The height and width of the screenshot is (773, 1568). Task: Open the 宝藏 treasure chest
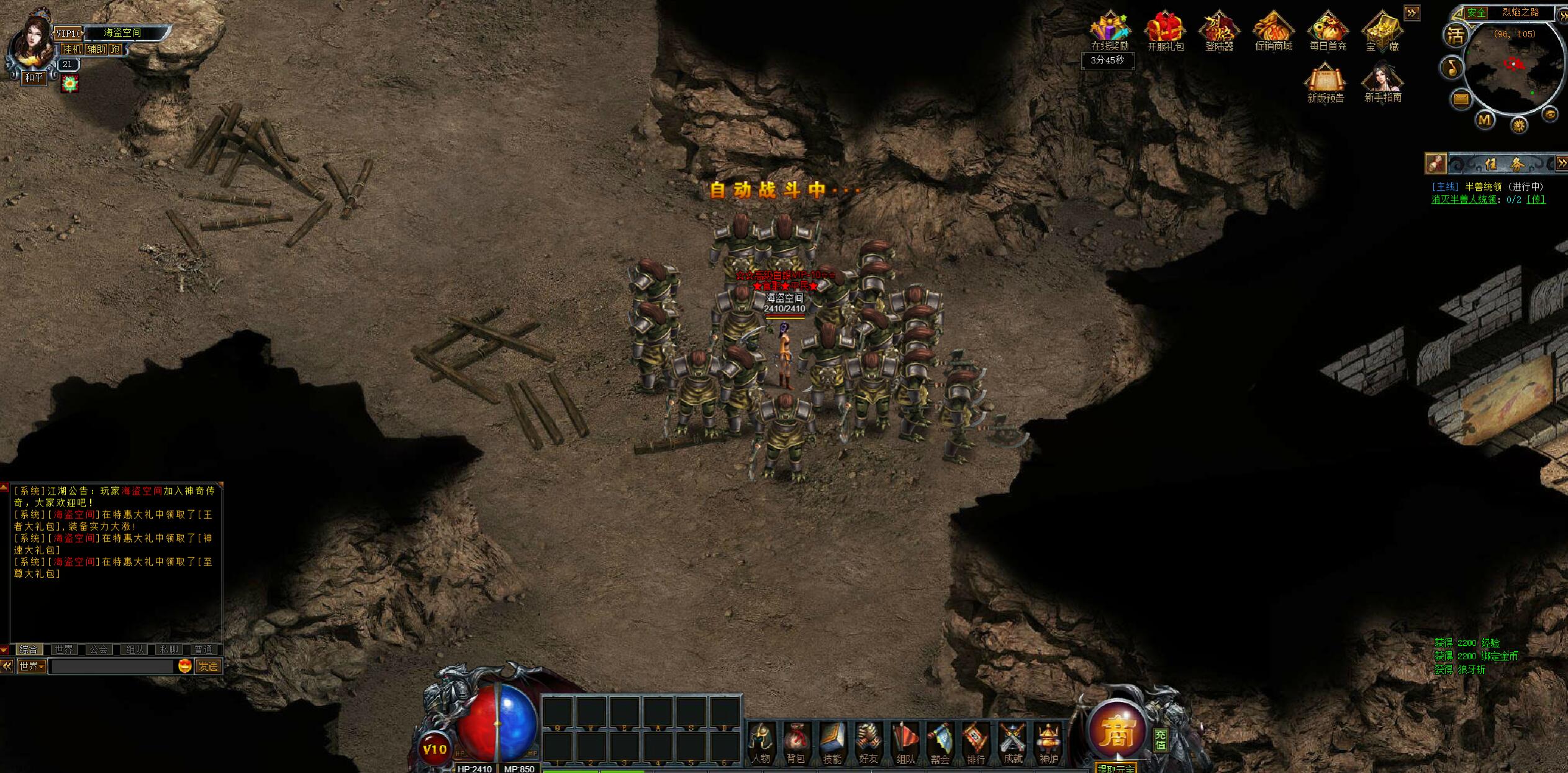click(1382, 31)
